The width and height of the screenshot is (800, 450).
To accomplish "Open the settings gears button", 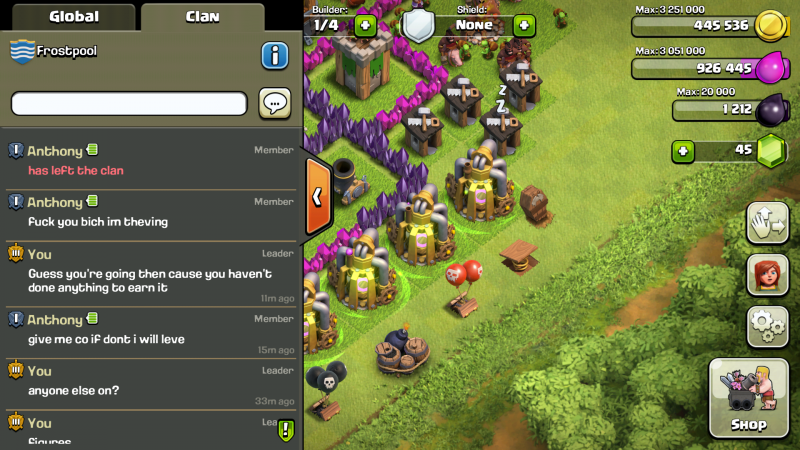I will tap(767, 326).
